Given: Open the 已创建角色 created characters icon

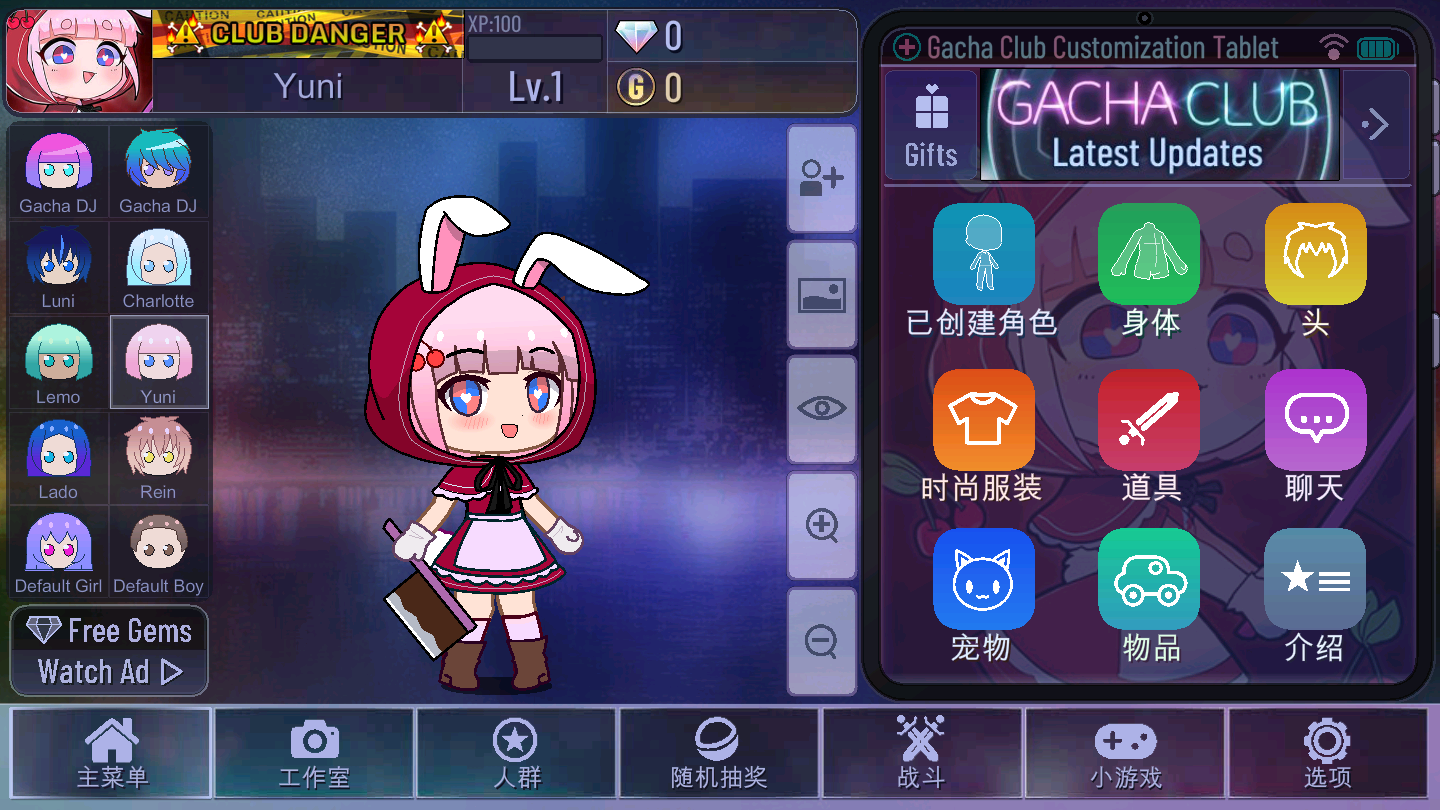Looking at the screenshot, I should pos(983,254).
